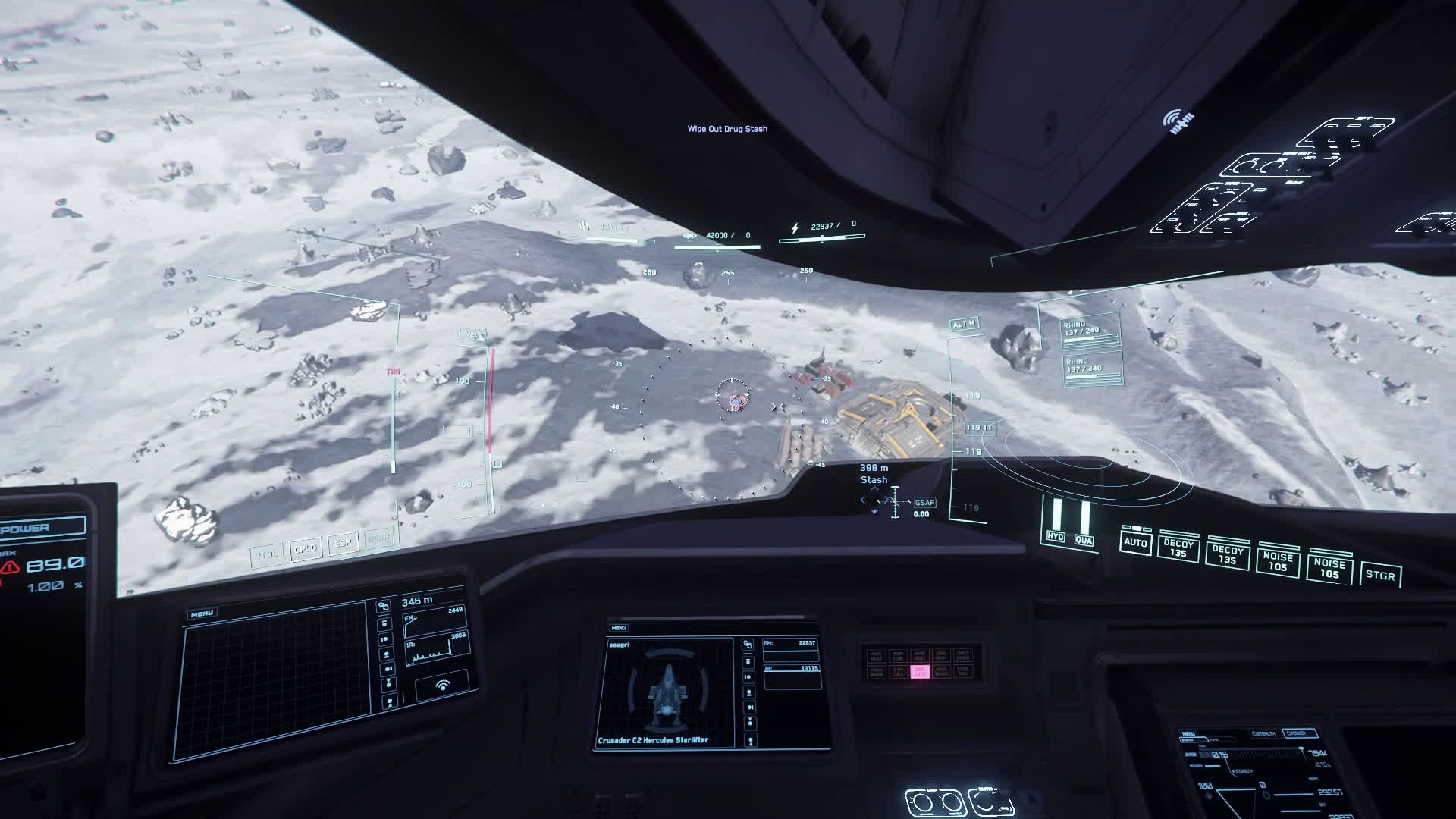1456x819 pixels.
Task: Select the AUTO countermeasure mode
Action: (x=1135, y=542)
